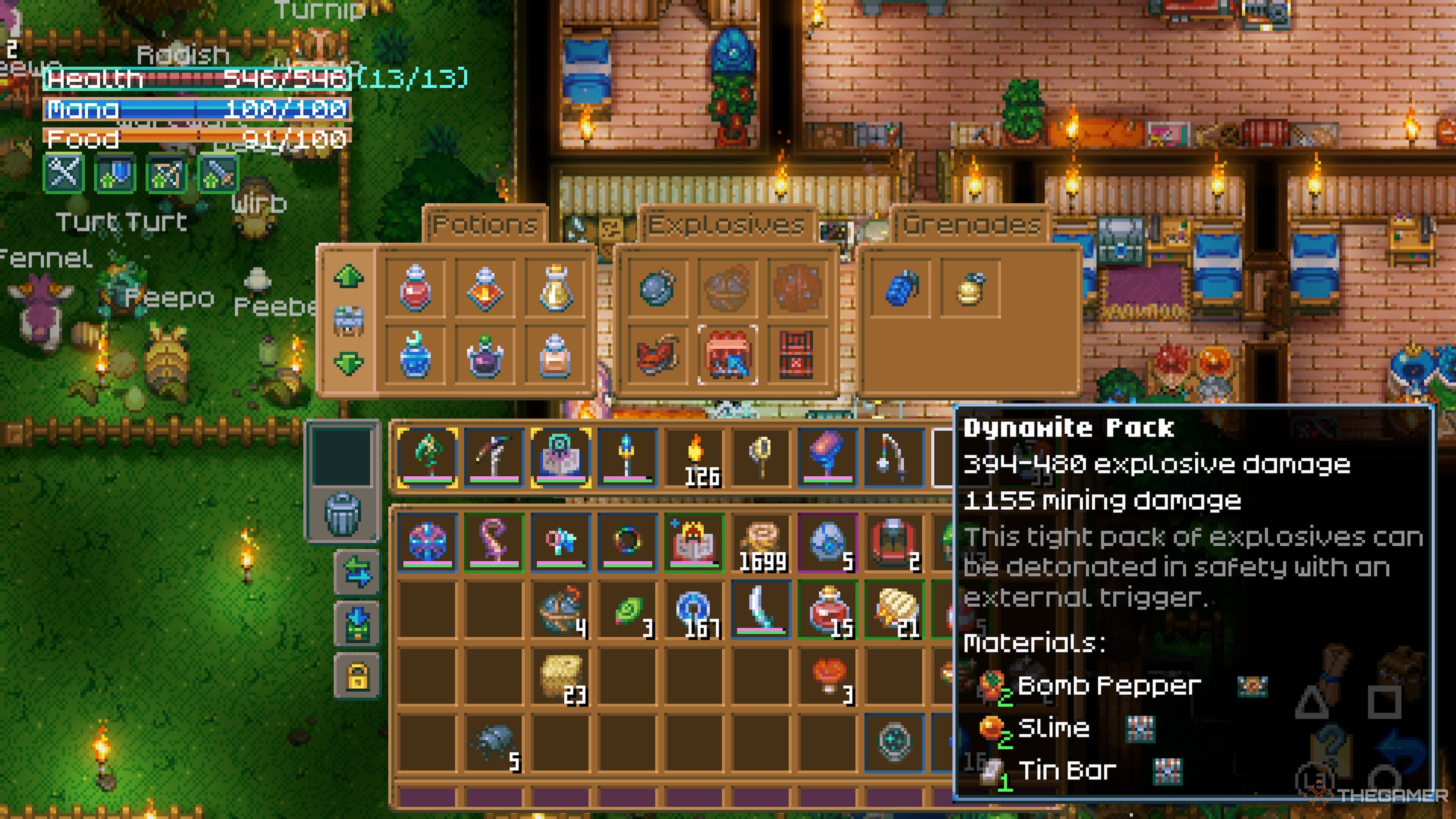Select the fishing rod hotbar slot
The image size is (1456, 819).
click(x=894, y=458)
